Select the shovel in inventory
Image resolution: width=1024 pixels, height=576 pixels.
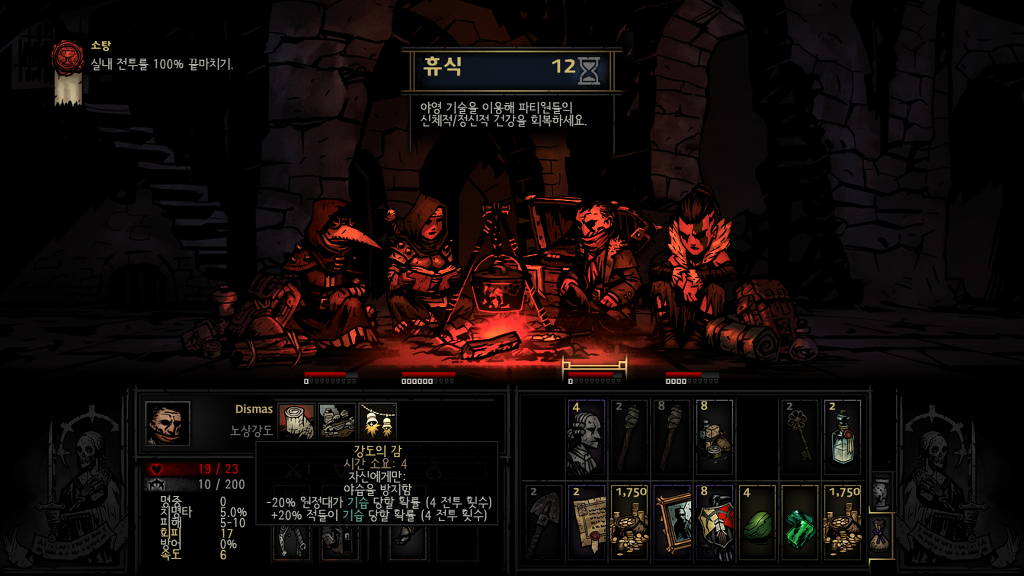point(542,522)
